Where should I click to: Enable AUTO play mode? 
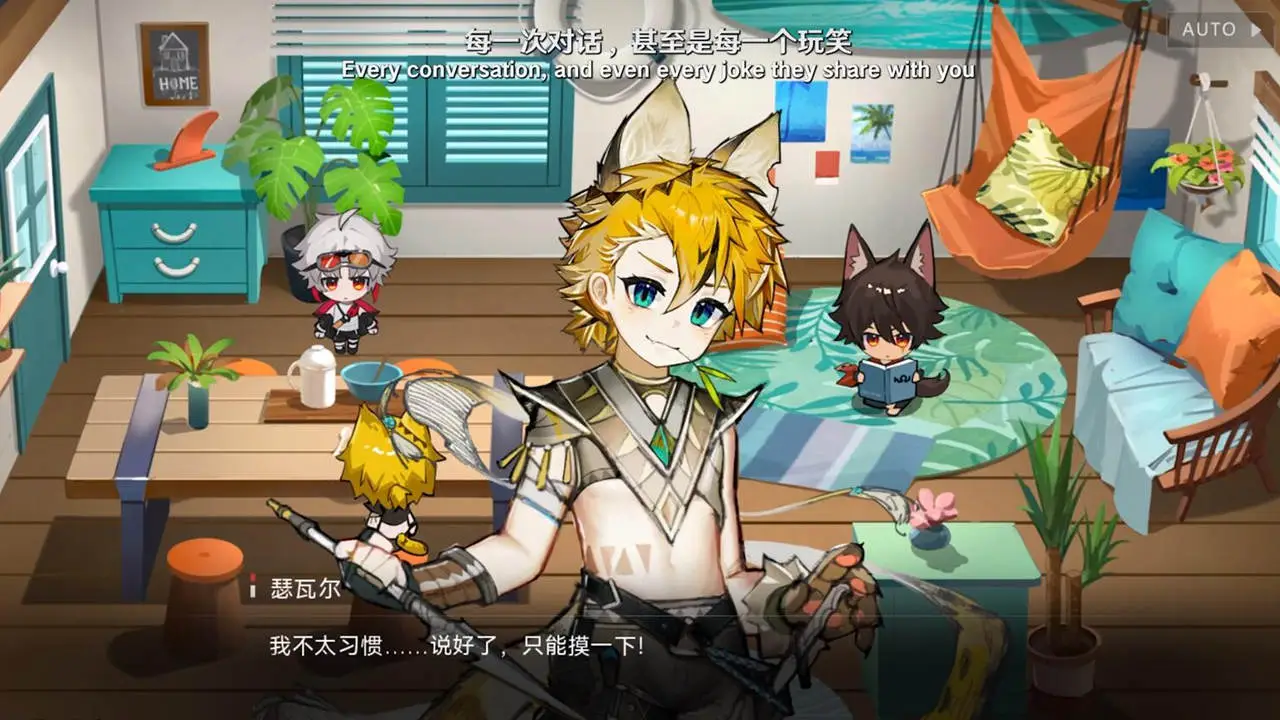[x=1212, y=30]
